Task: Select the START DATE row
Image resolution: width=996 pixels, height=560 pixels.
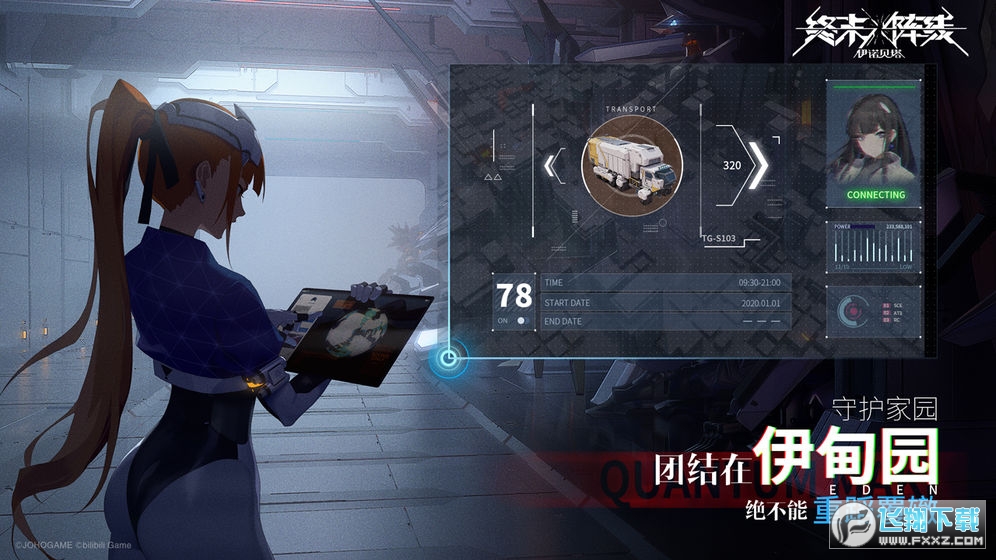Action: pyautogui.click(x=664, y=302)
